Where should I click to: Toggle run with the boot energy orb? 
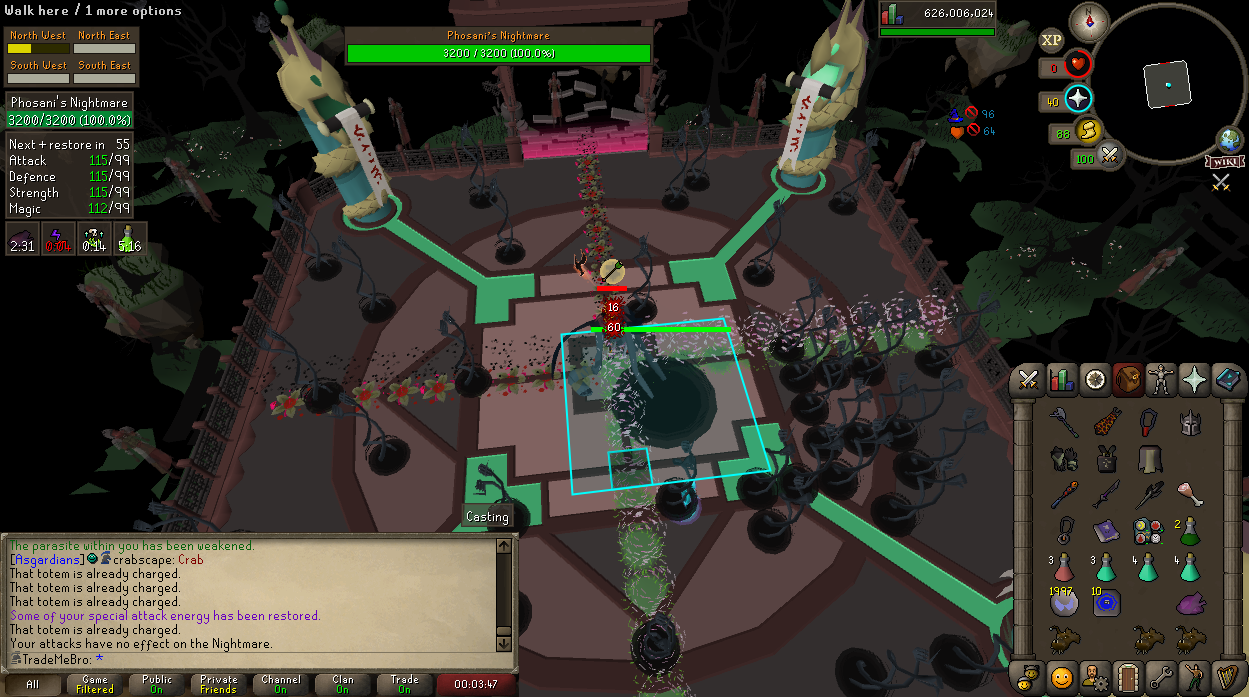point(1087,132)
